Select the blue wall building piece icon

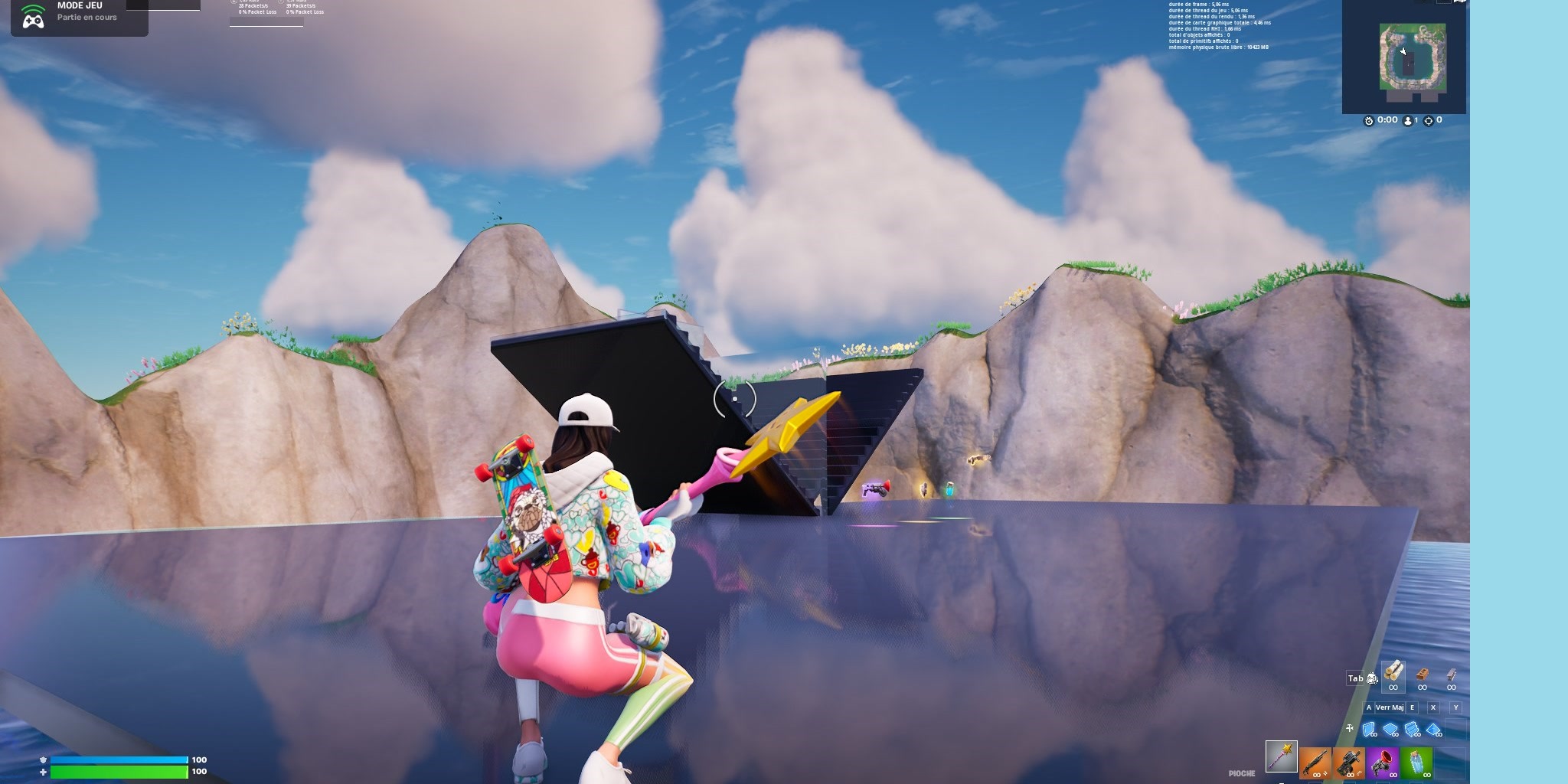coord(1369,728)
